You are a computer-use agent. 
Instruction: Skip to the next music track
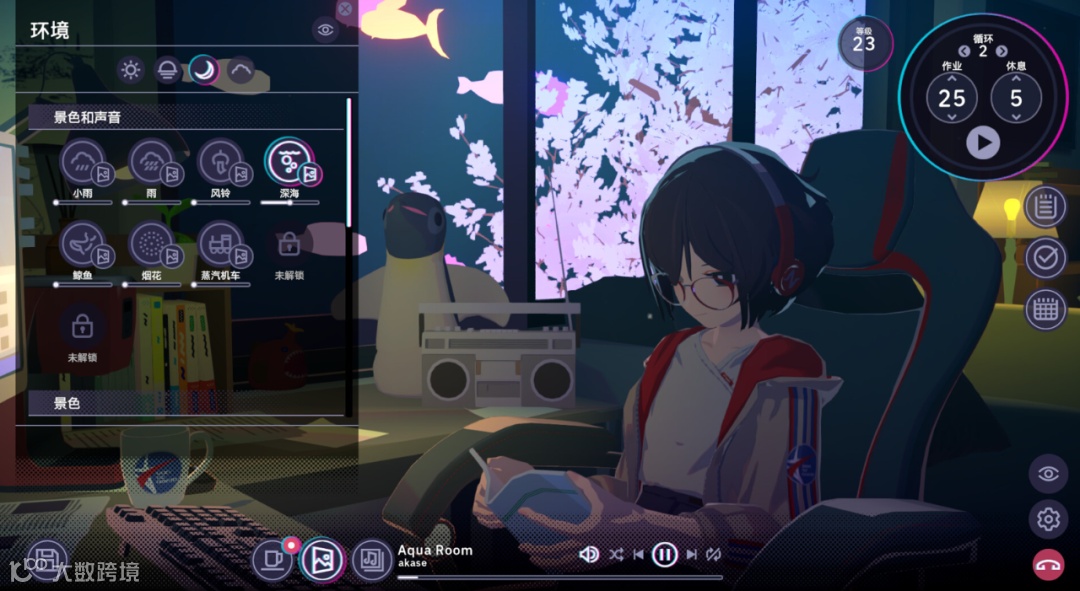pos(691,554)
